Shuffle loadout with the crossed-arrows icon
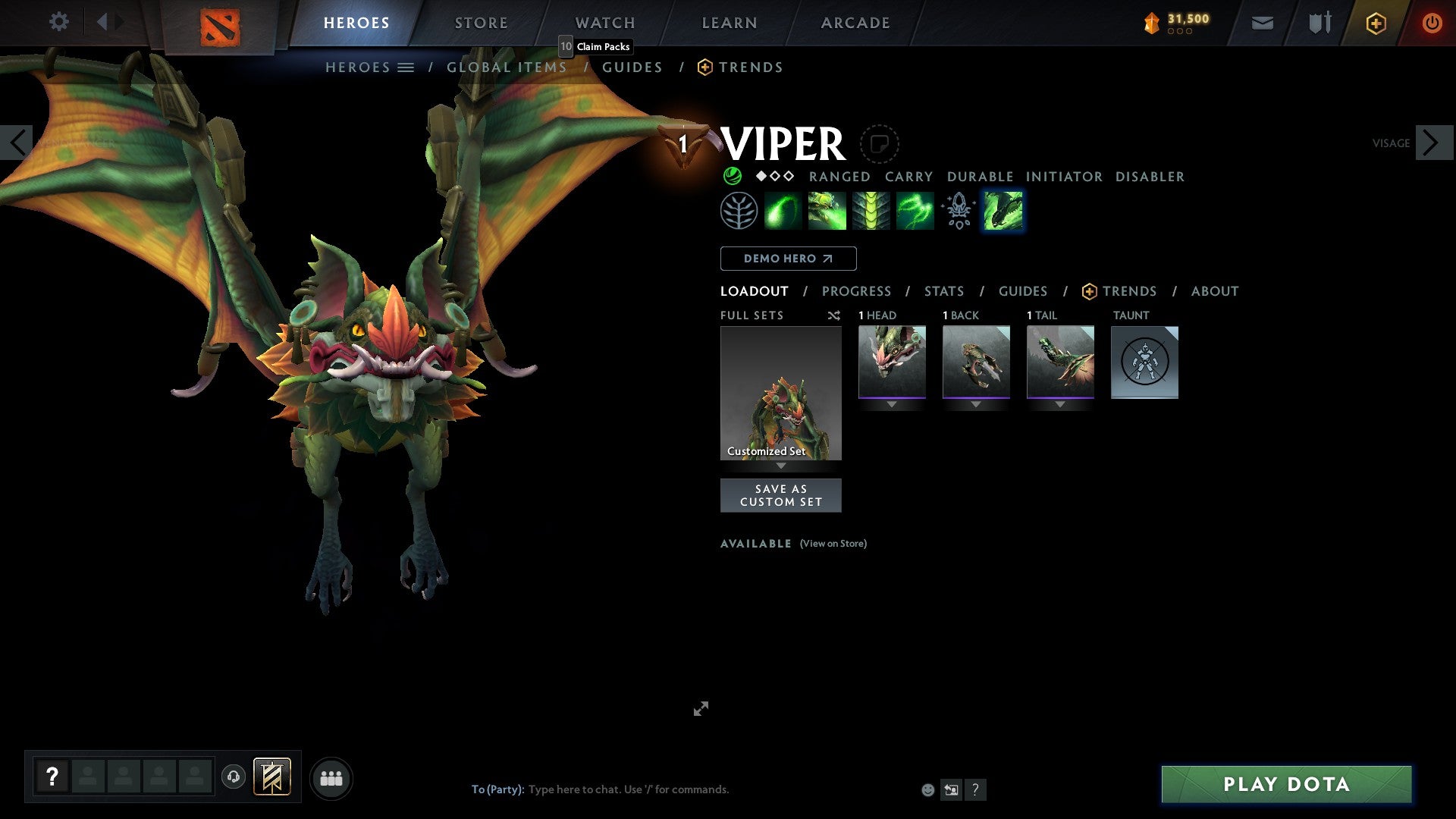The width and height of the screenshot is (1456, 819). click(833, 315)
